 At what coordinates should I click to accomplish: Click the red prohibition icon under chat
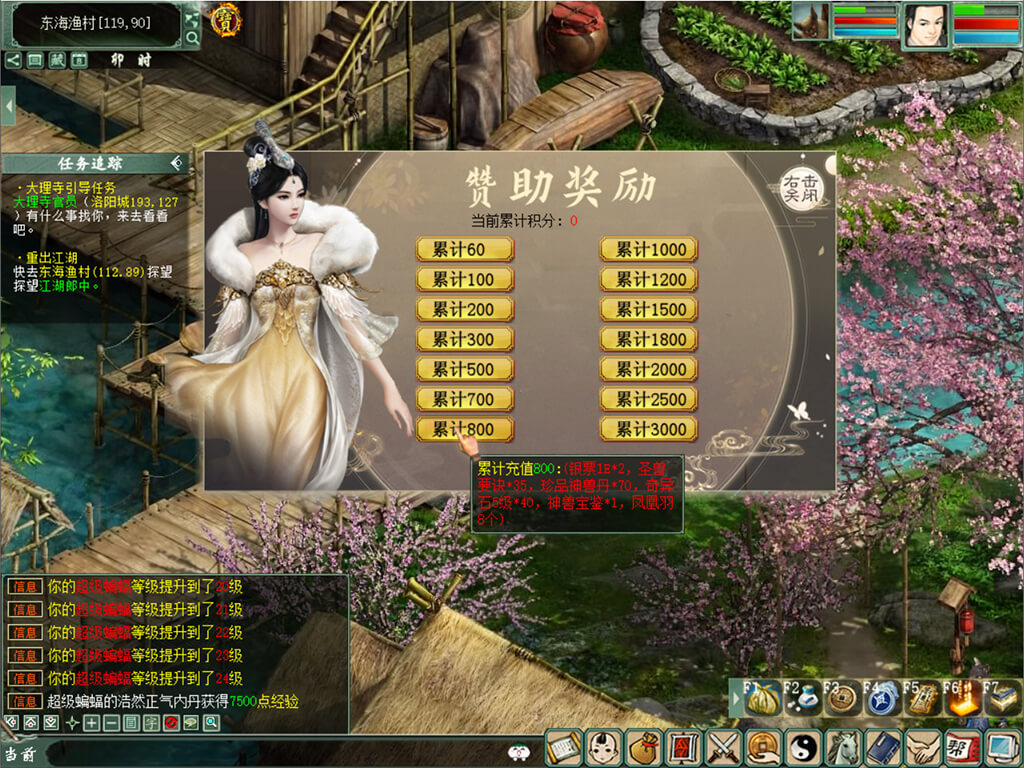tap(171, 723)
